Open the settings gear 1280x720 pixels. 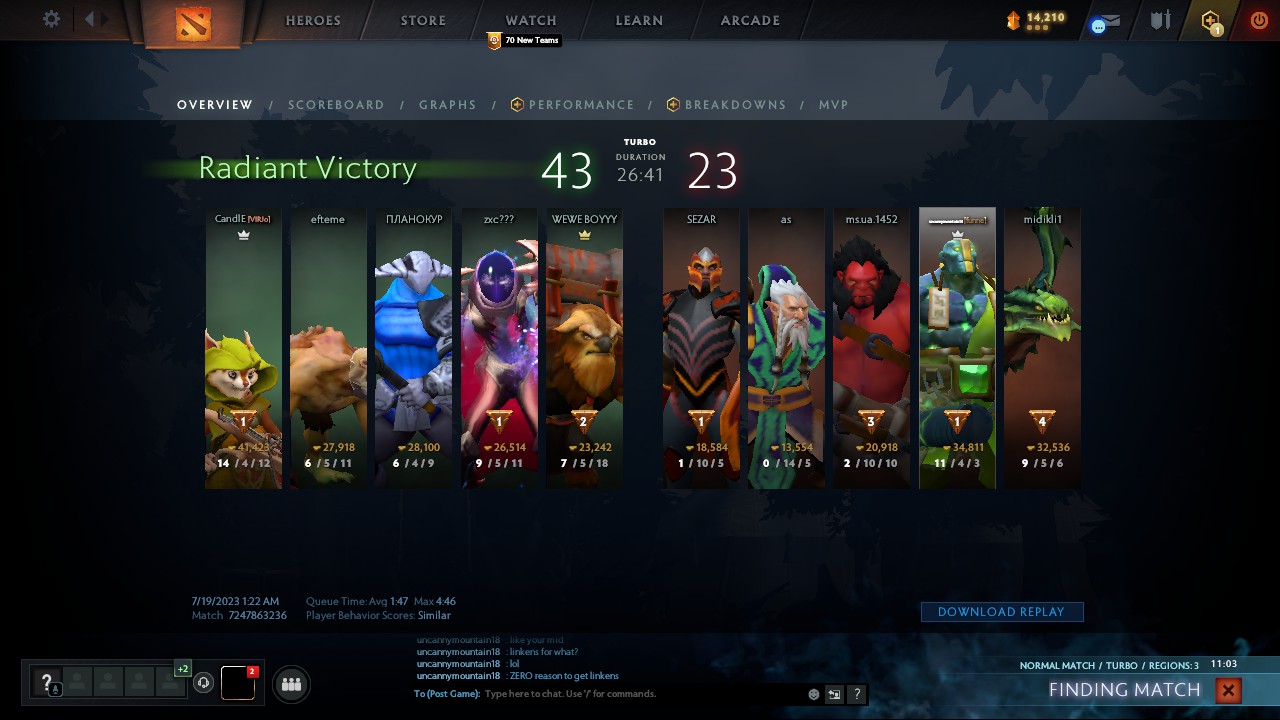[50, 19]
